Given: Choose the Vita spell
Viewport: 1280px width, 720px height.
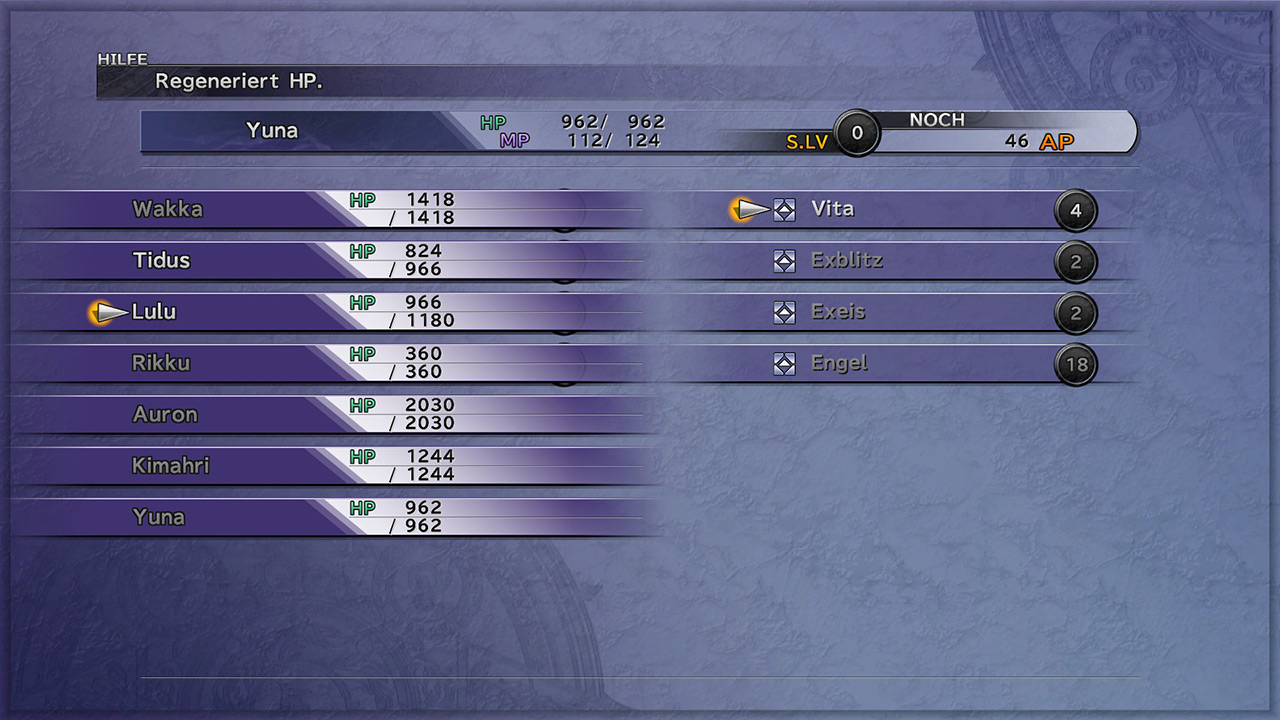Looking at the screenshot, I should pyautogui.click(x=833, y=209).
